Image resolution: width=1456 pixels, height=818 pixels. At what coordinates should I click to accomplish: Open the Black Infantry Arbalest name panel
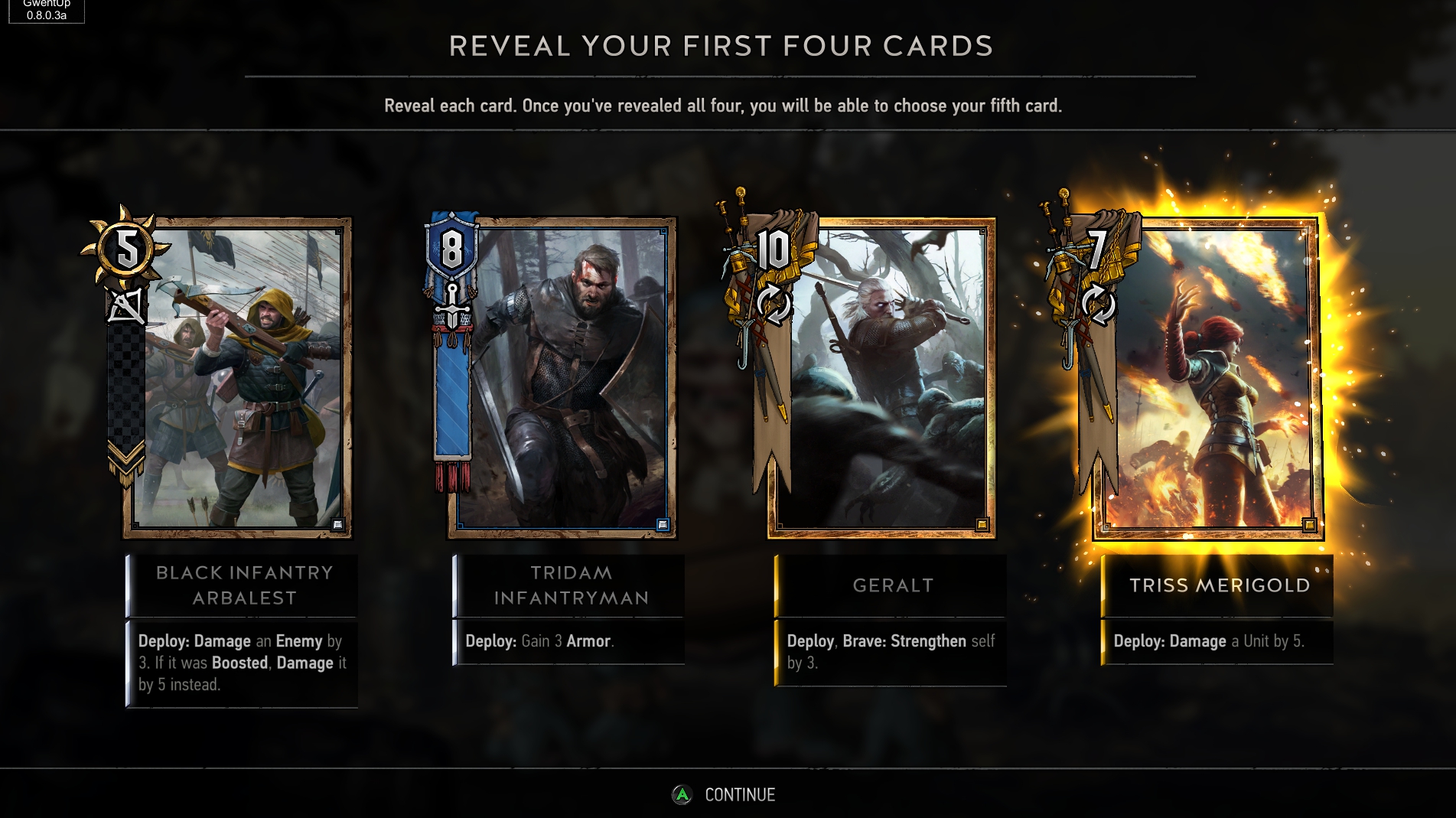coord(243,585)
